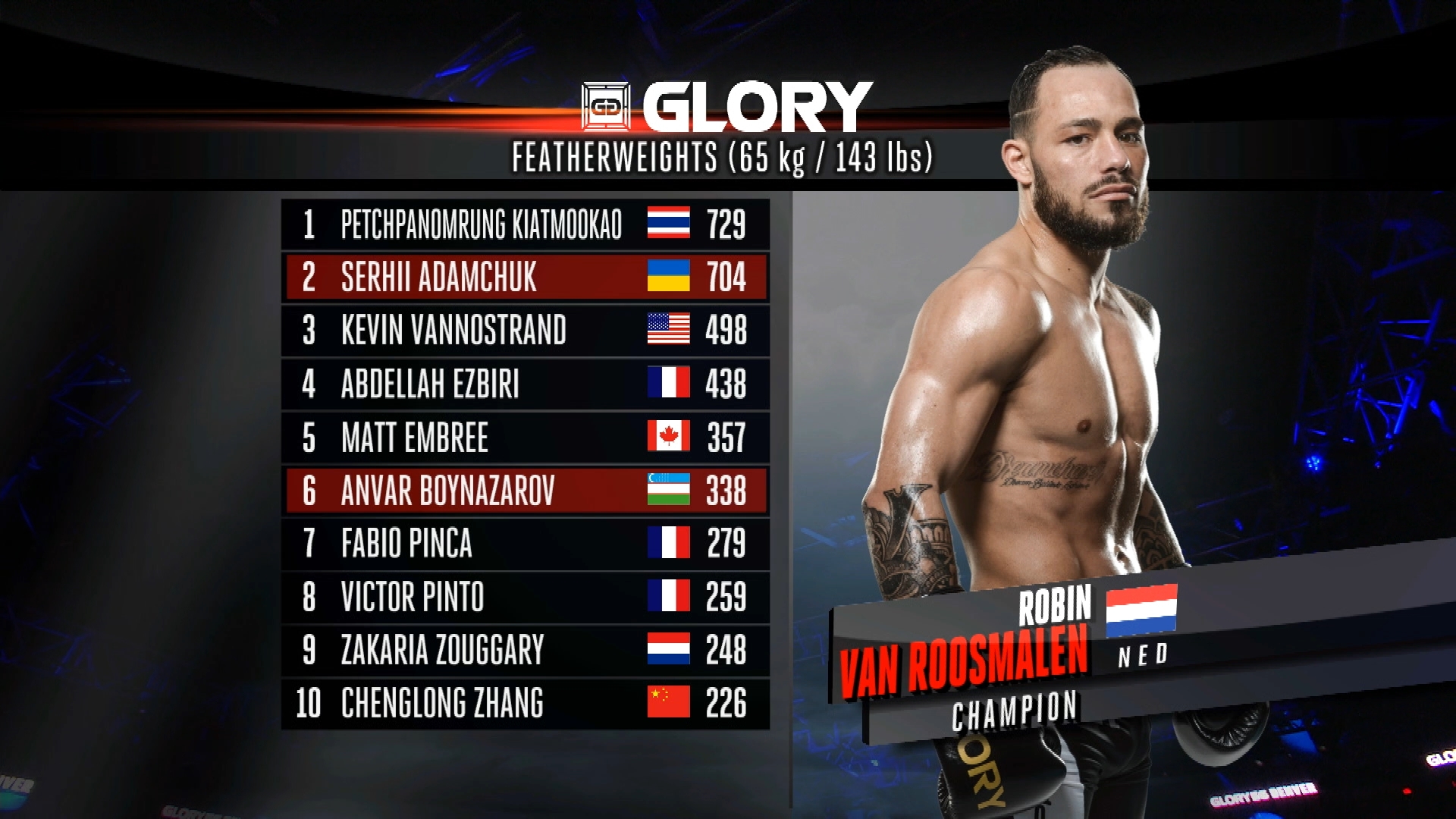Choose Fabio Pinca's ranking entry
Screen dimensions: 1456x819
(525, 544)
